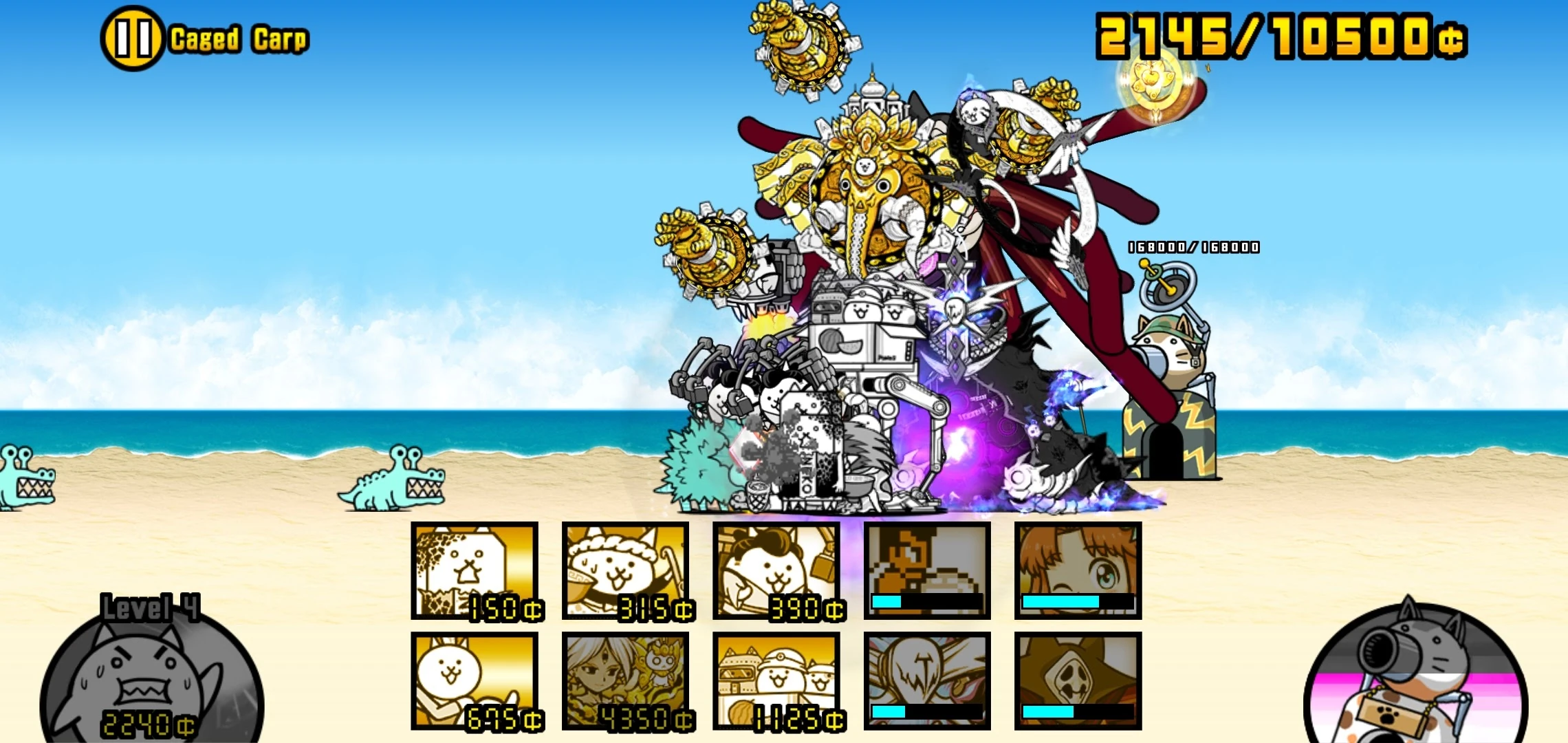Viewport: 1568px width, 743px height.
Task: Click the Caged Carp stage title
Action: [x=237, y=38]
